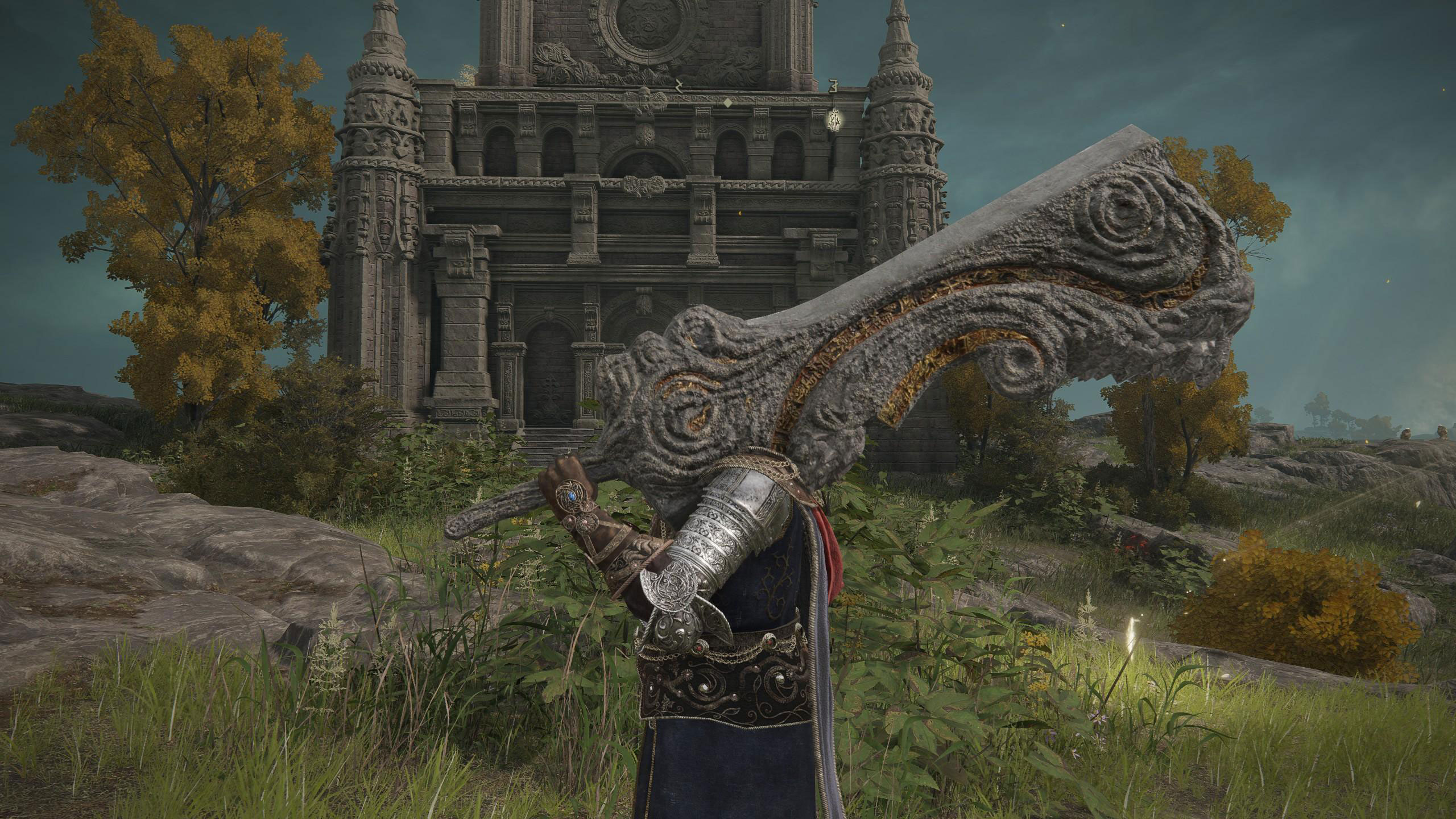
Task: Click the glowing tree marker on the compass
Action: point(834,121)
